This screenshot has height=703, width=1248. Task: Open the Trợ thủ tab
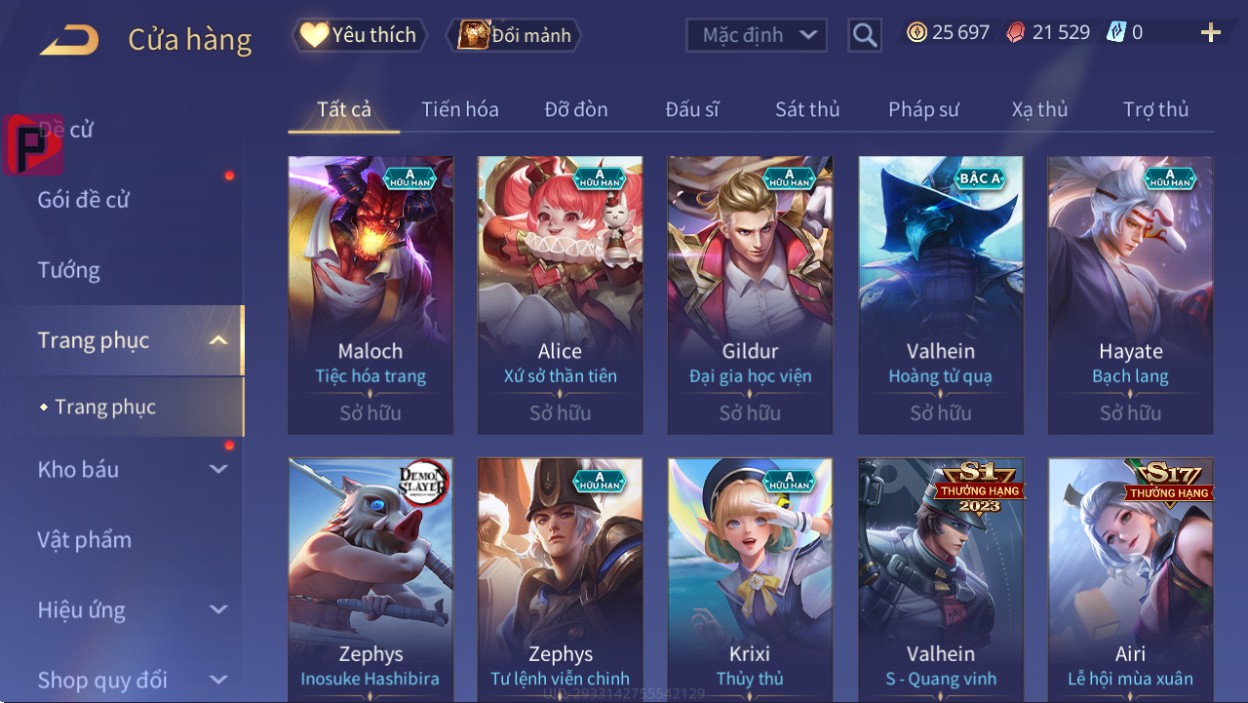[x=1155, y=109]
